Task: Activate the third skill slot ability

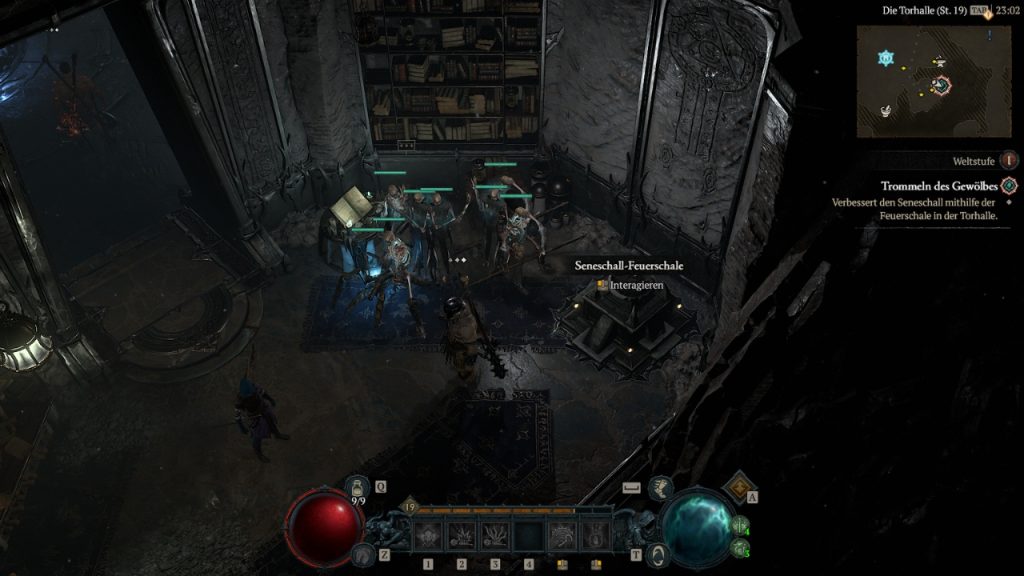Action: 495,536
